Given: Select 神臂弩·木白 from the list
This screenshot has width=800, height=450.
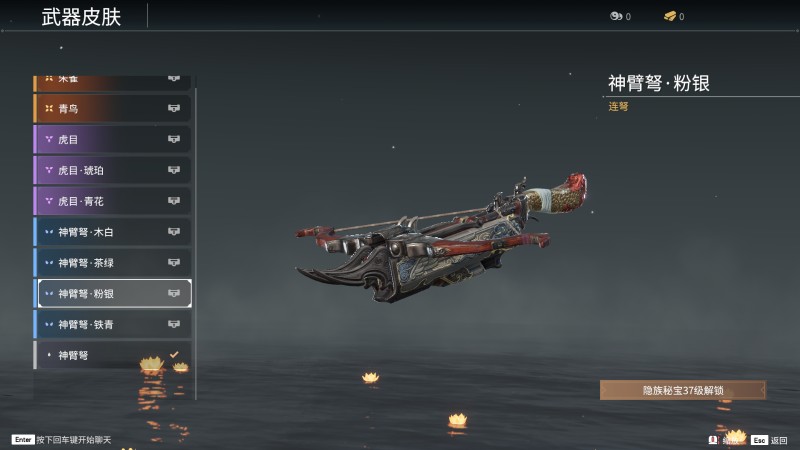Looking at the screenshot, I should (x=113, y=232).
